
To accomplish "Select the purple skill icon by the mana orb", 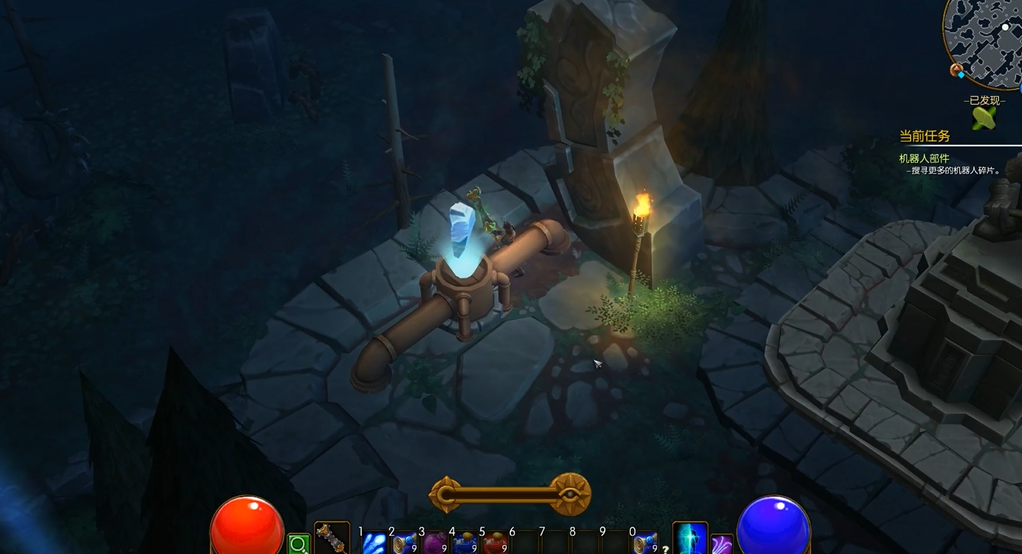I will coord(722,544).
